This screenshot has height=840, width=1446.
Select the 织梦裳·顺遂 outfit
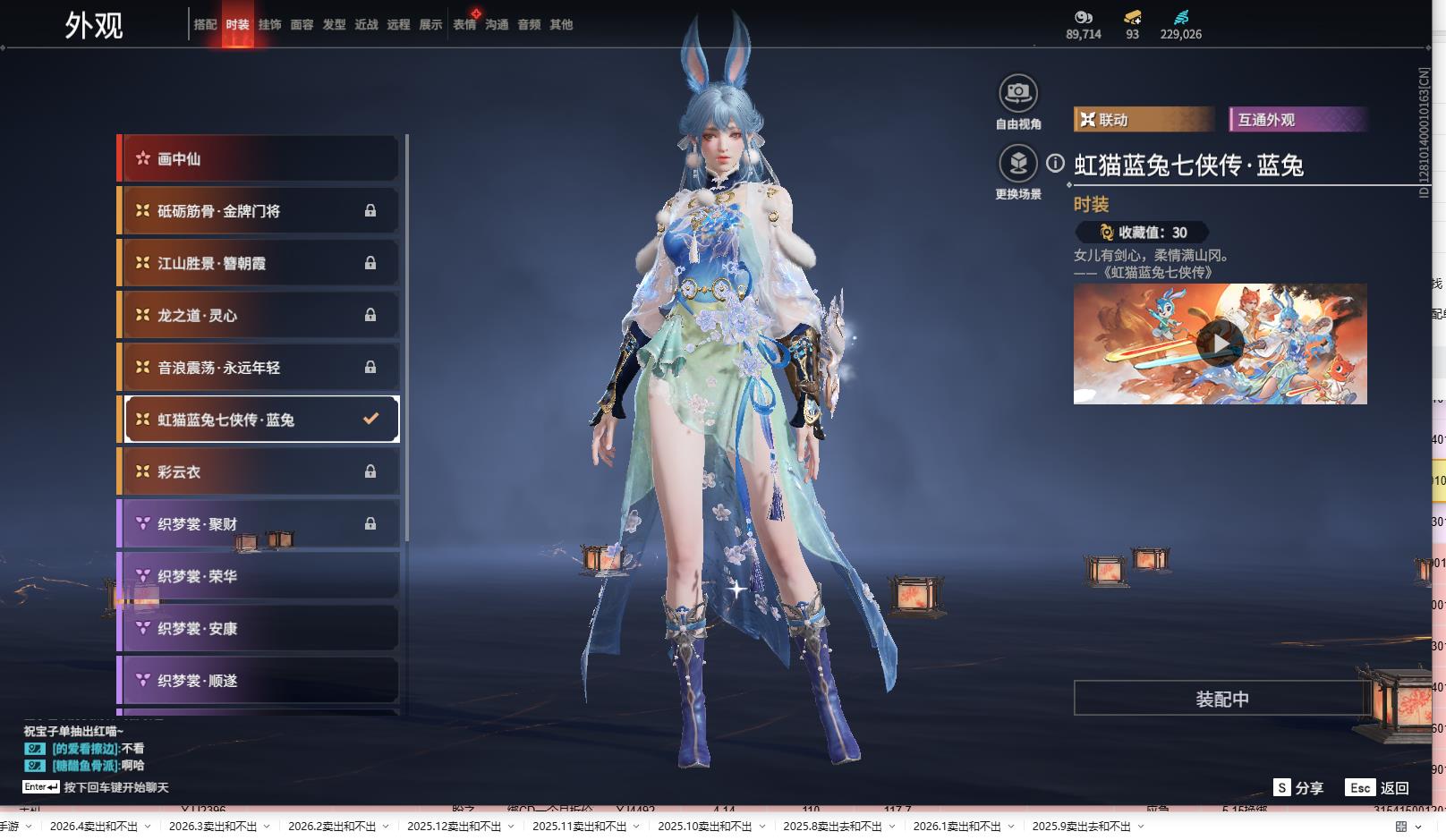(259, 681)
